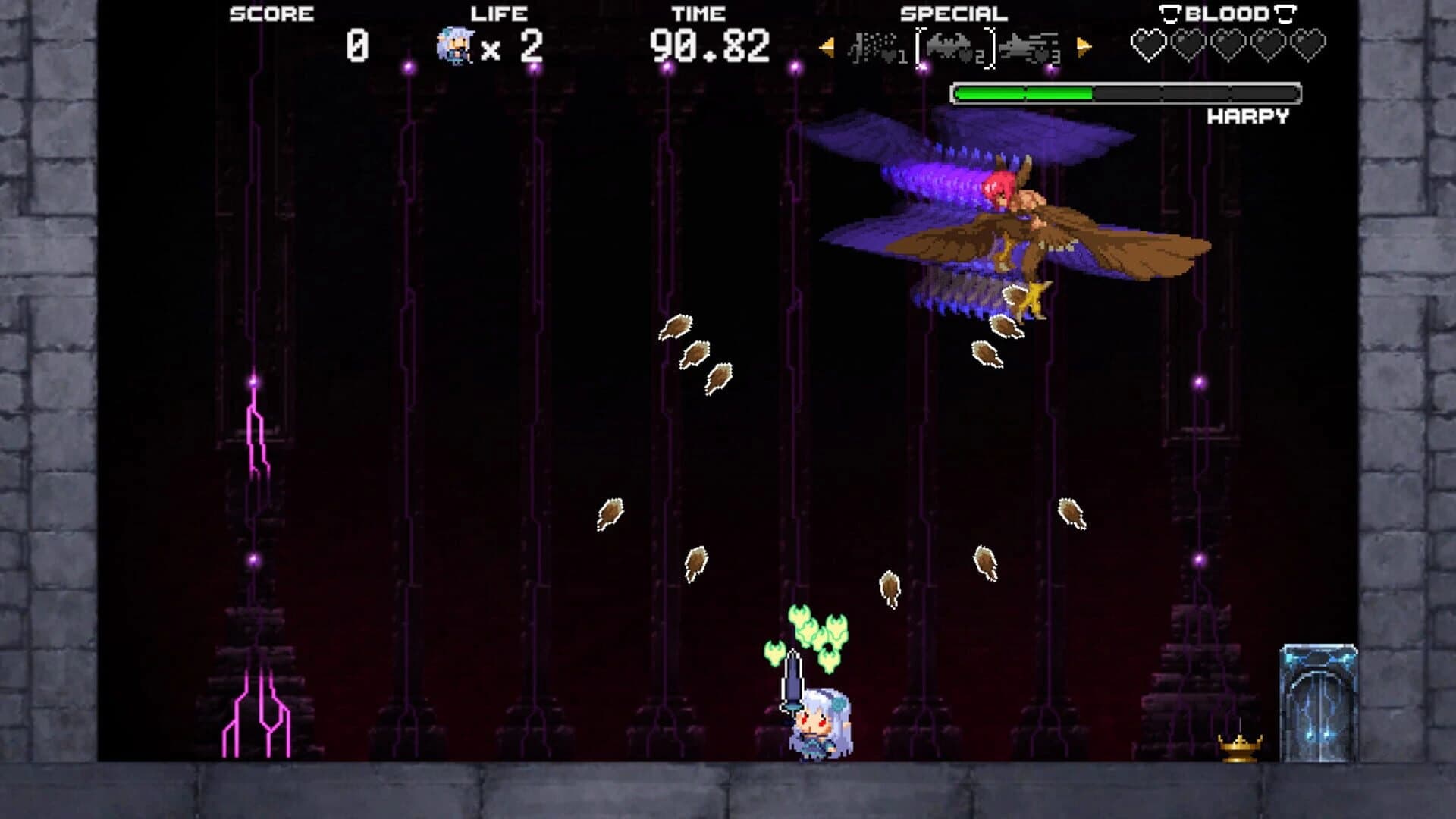Screen dimensions: 1456x819
Task: Select special weapon 1, the dagger spray
Action: tap(874, 47)
